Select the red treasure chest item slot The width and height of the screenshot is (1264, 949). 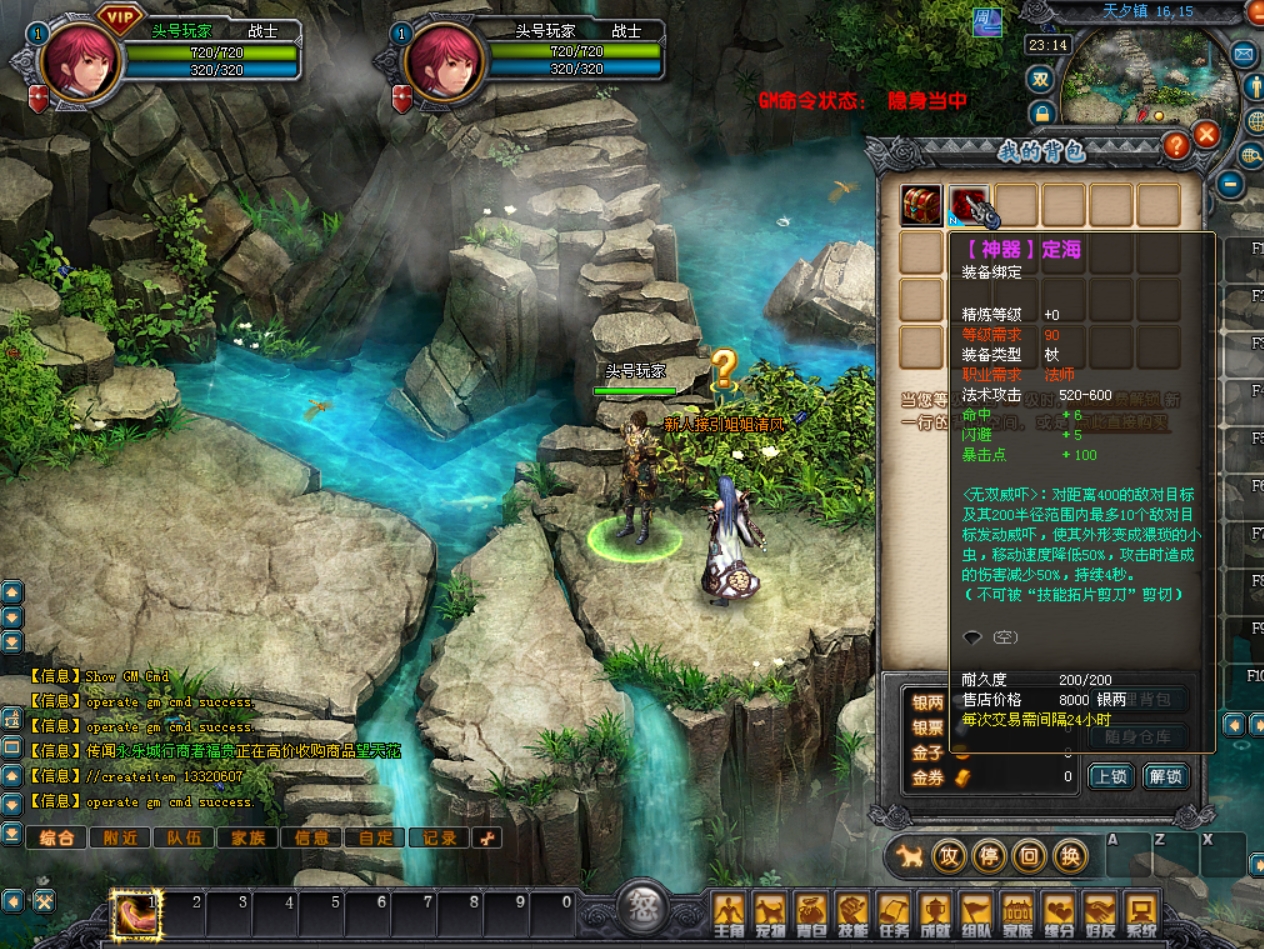920,205
